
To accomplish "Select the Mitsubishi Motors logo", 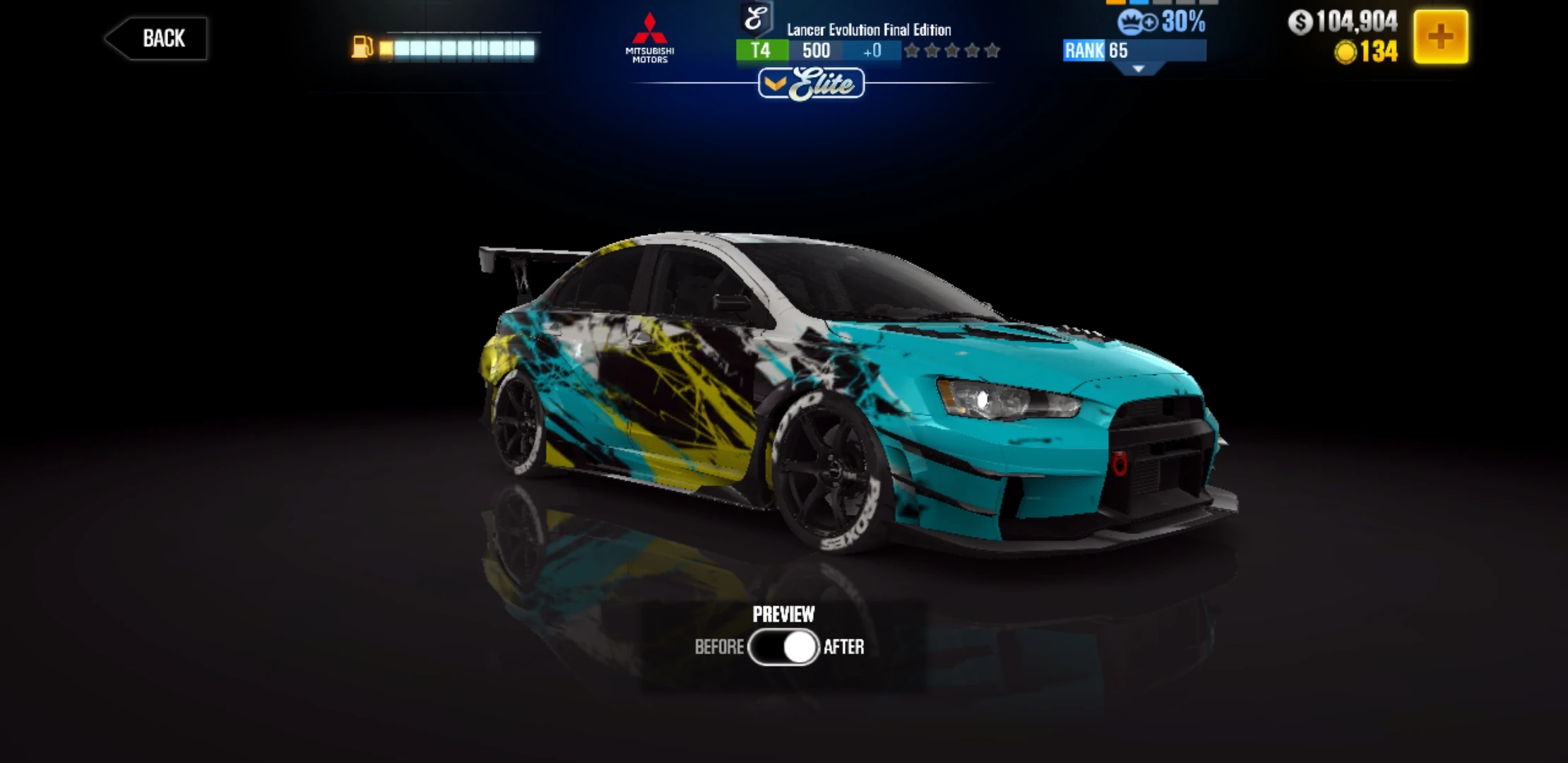I will 651,35.
